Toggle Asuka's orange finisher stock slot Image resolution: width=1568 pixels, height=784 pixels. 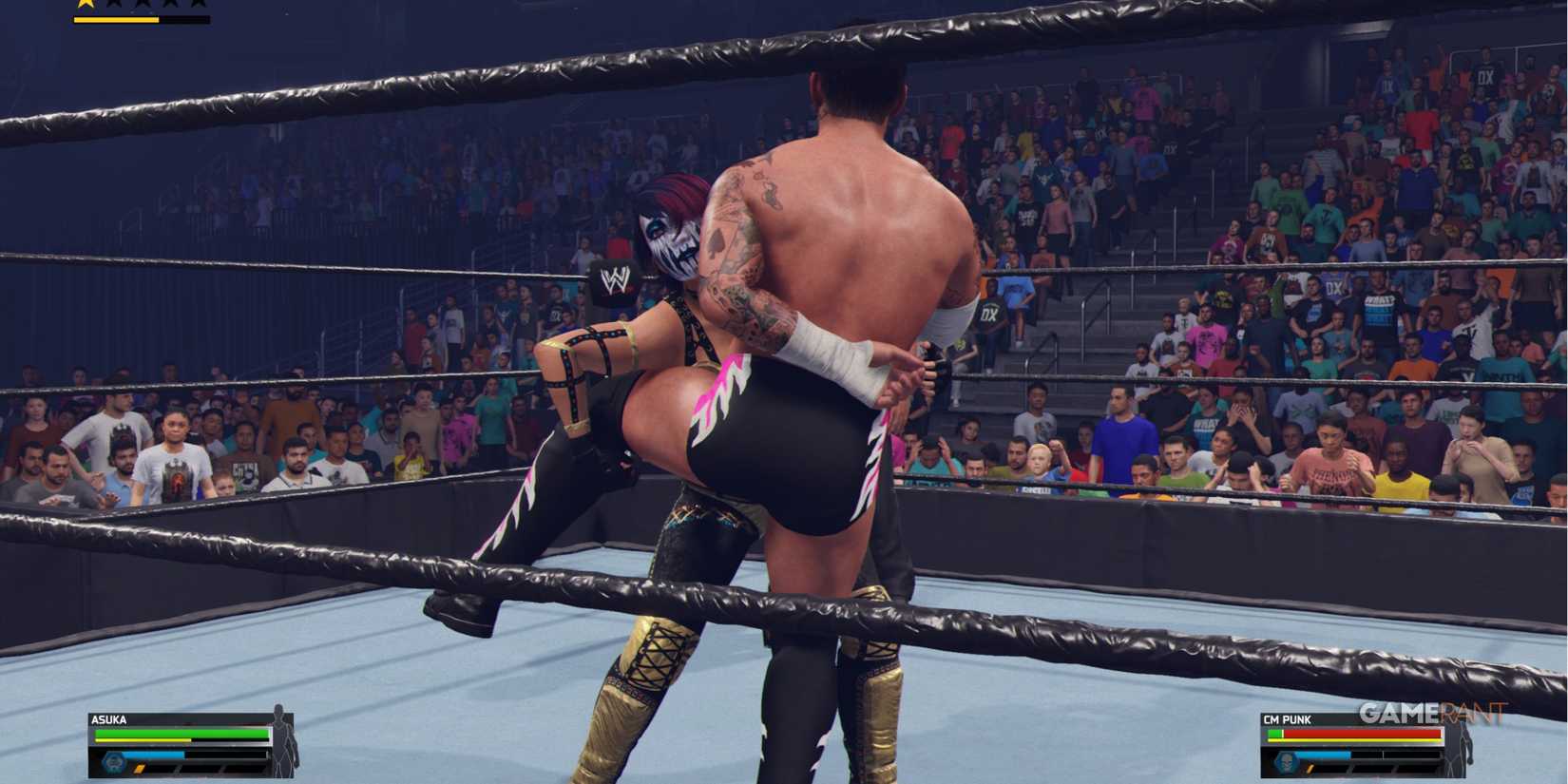tap(140, 768)
